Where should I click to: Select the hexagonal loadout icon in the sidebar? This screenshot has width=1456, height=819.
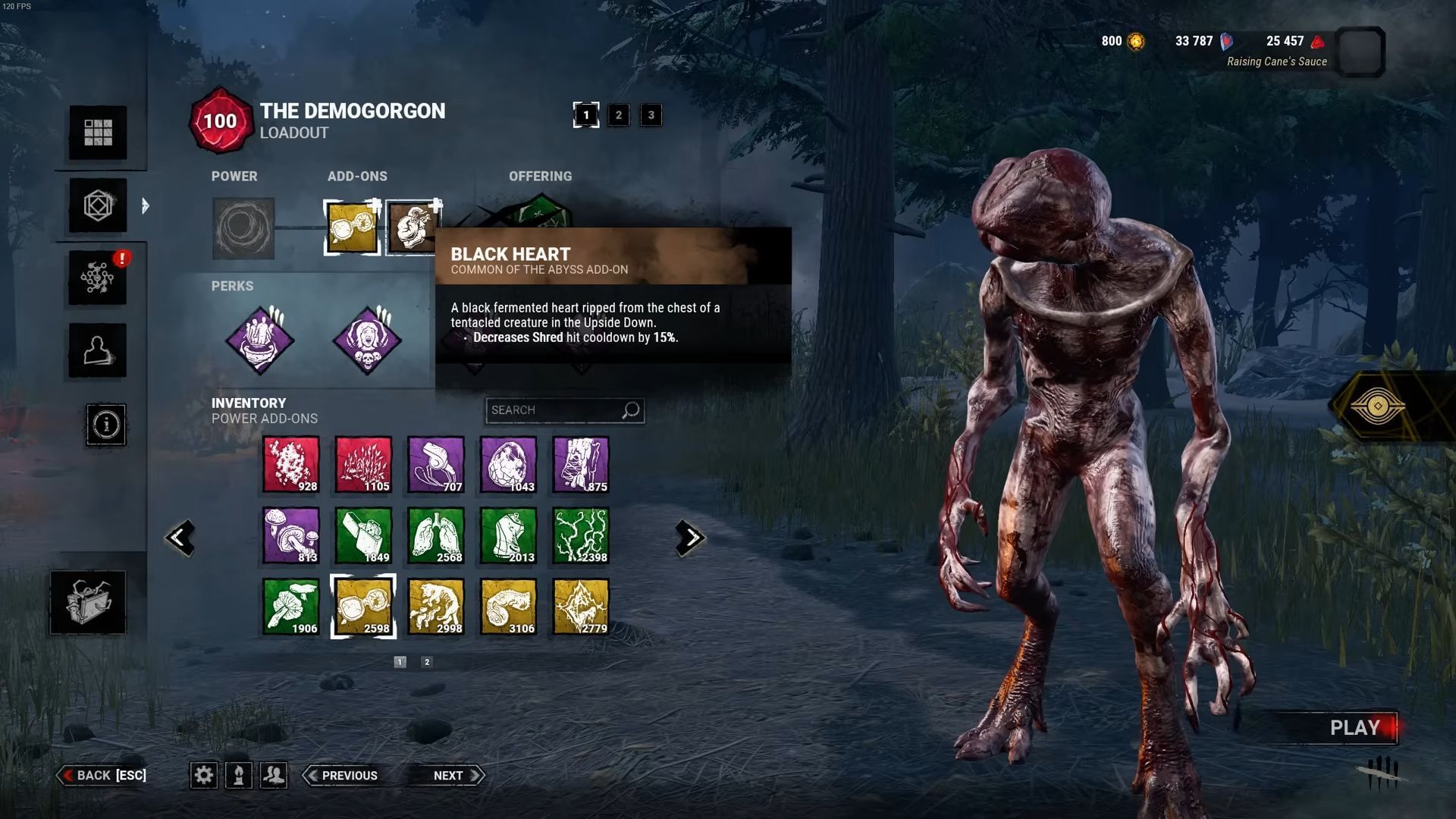click(97, 206)
